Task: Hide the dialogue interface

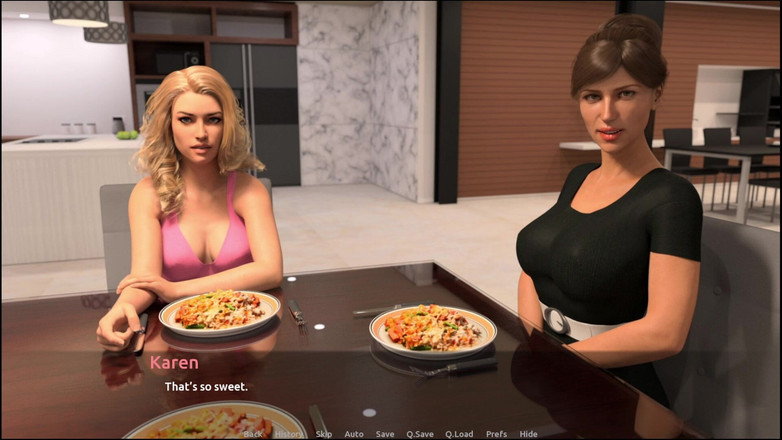Action: point(528,434)
